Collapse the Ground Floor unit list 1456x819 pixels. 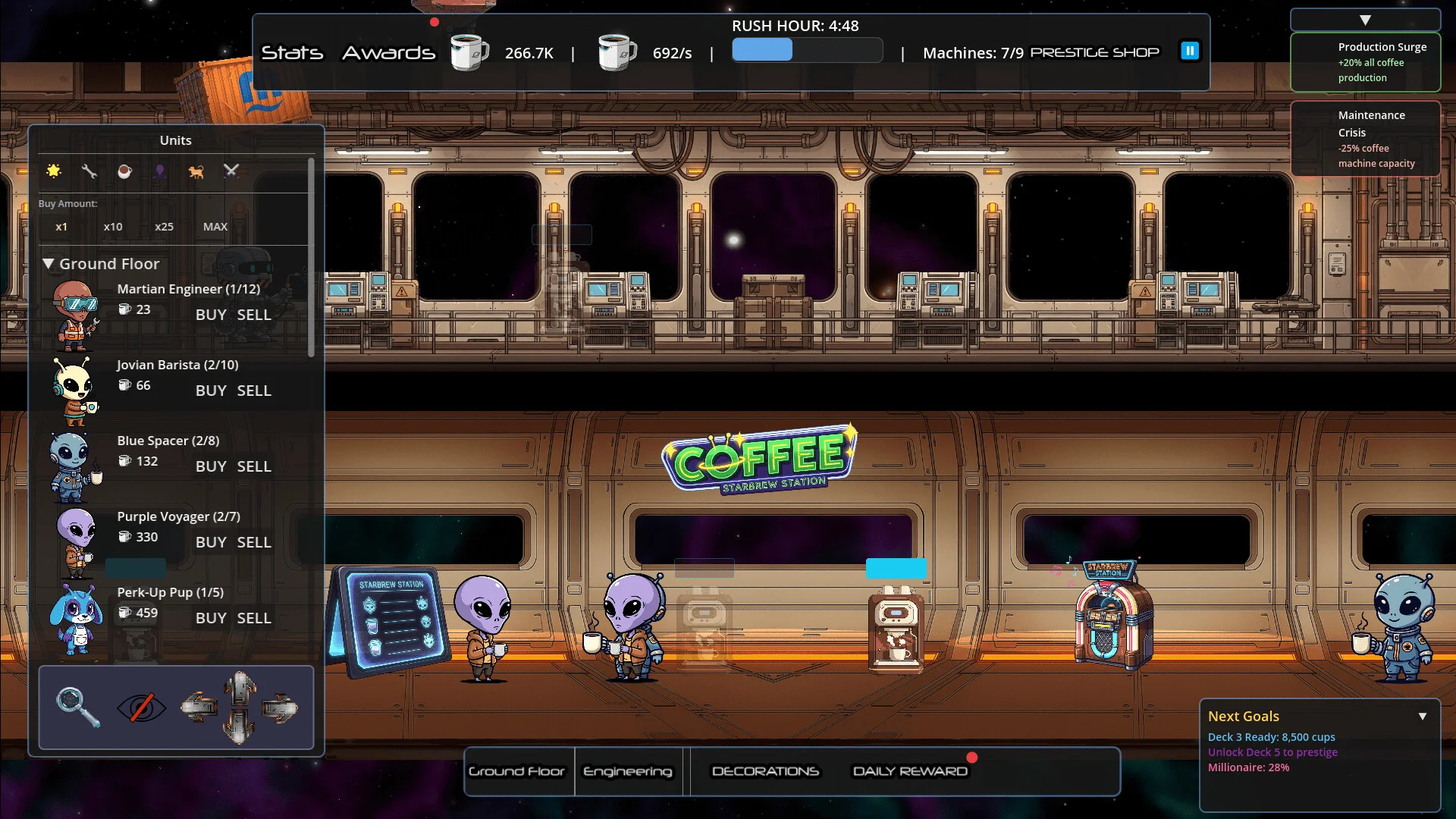49,264
